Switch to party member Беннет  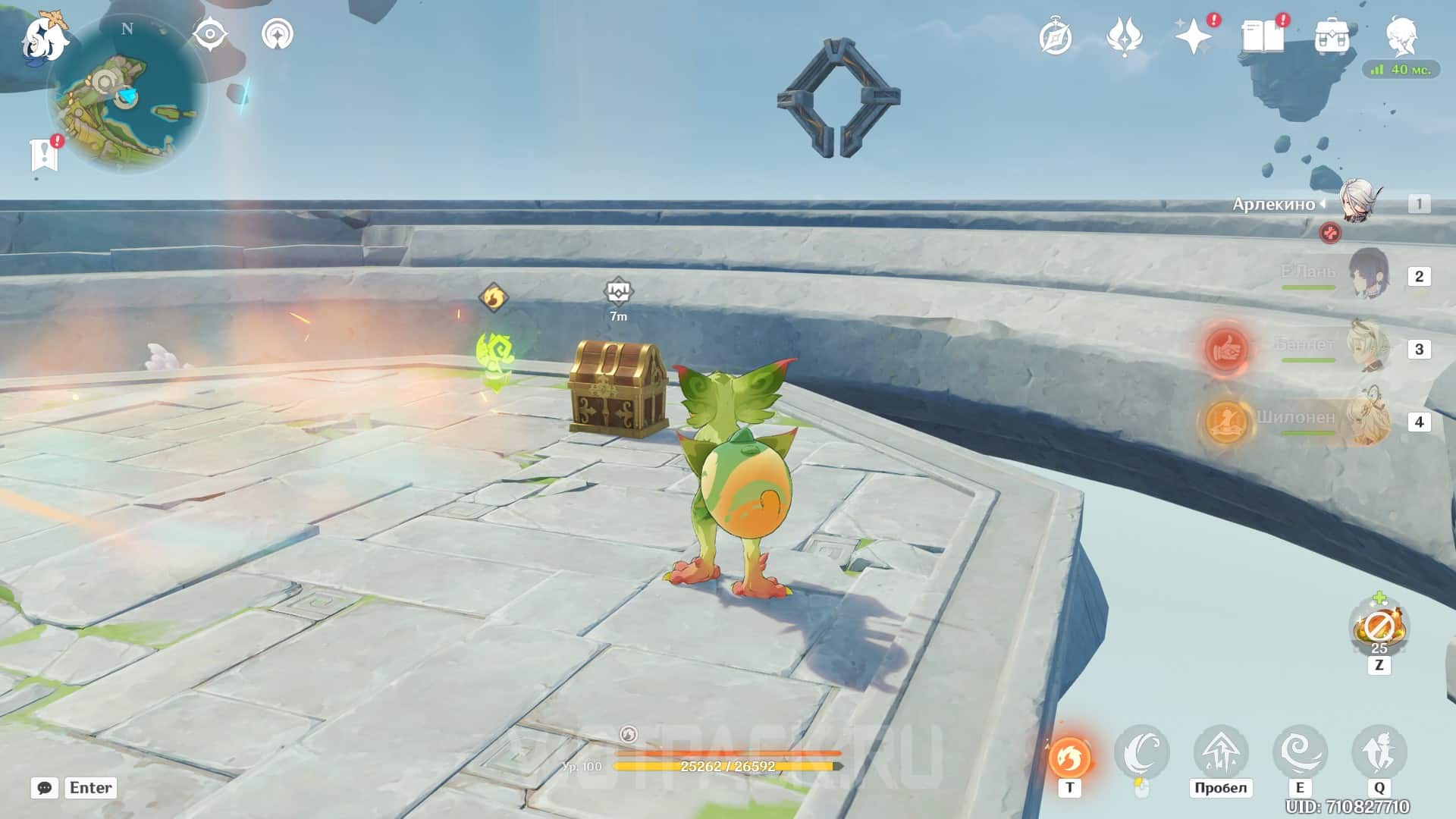click(x=1367, y=347)
